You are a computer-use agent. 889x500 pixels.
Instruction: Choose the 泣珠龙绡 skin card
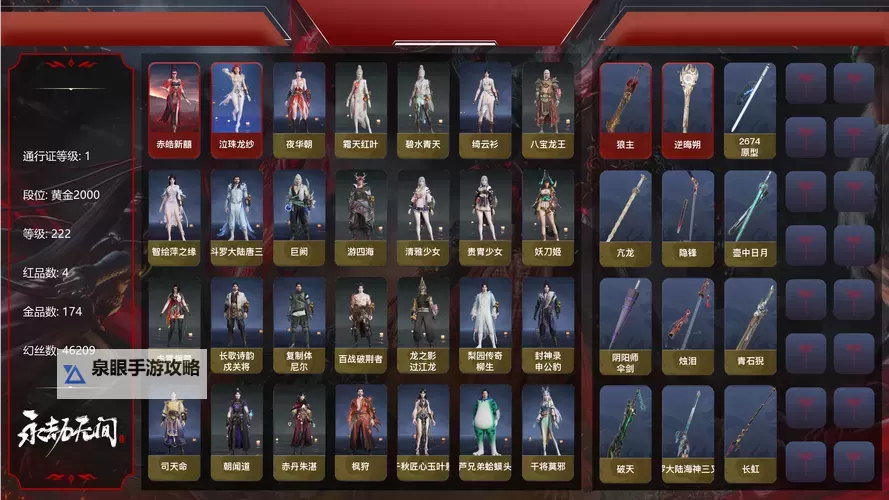click(236, 109)
